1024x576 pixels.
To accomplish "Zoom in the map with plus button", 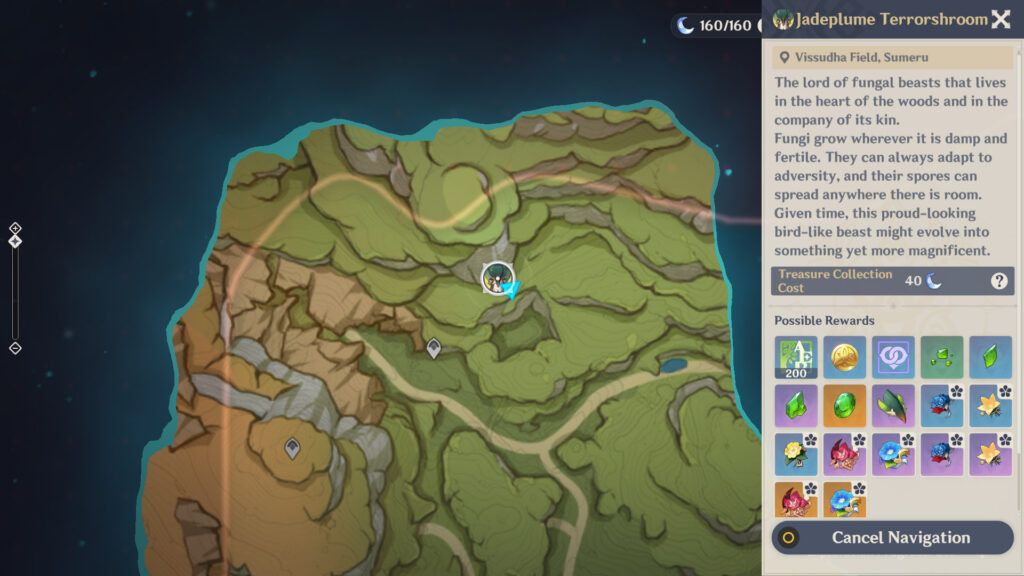I will [x=15, y=228].
